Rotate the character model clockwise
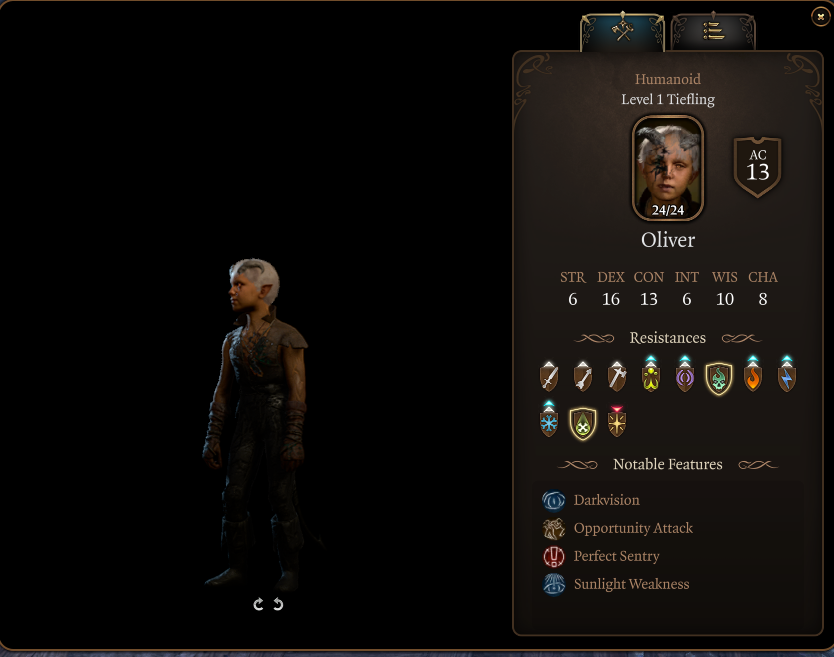This screenshot has width=834, height=657. 259,604
